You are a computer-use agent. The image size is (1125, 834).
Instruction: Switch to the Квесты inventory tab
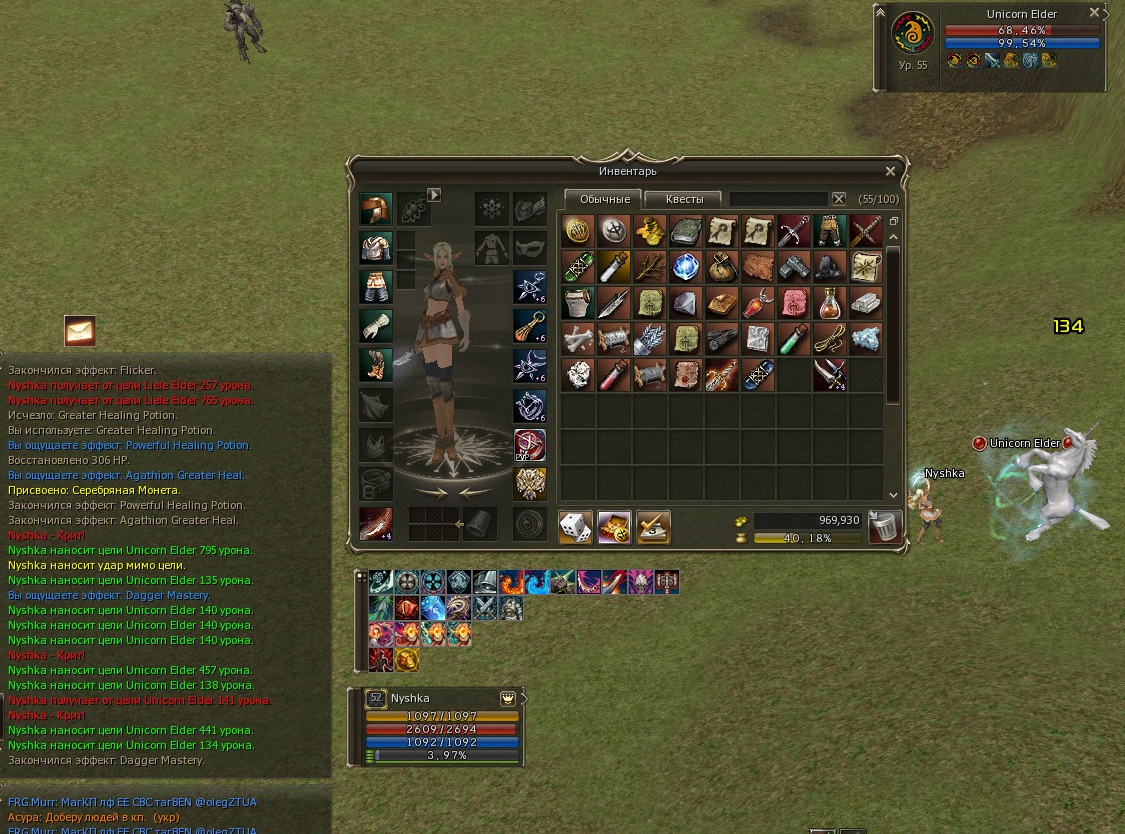tap(684, 199)
